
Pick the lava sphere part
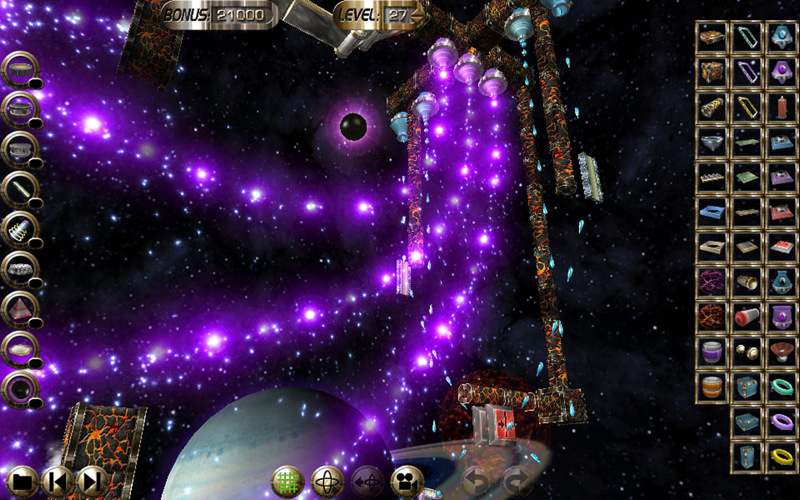click(711, 316)
